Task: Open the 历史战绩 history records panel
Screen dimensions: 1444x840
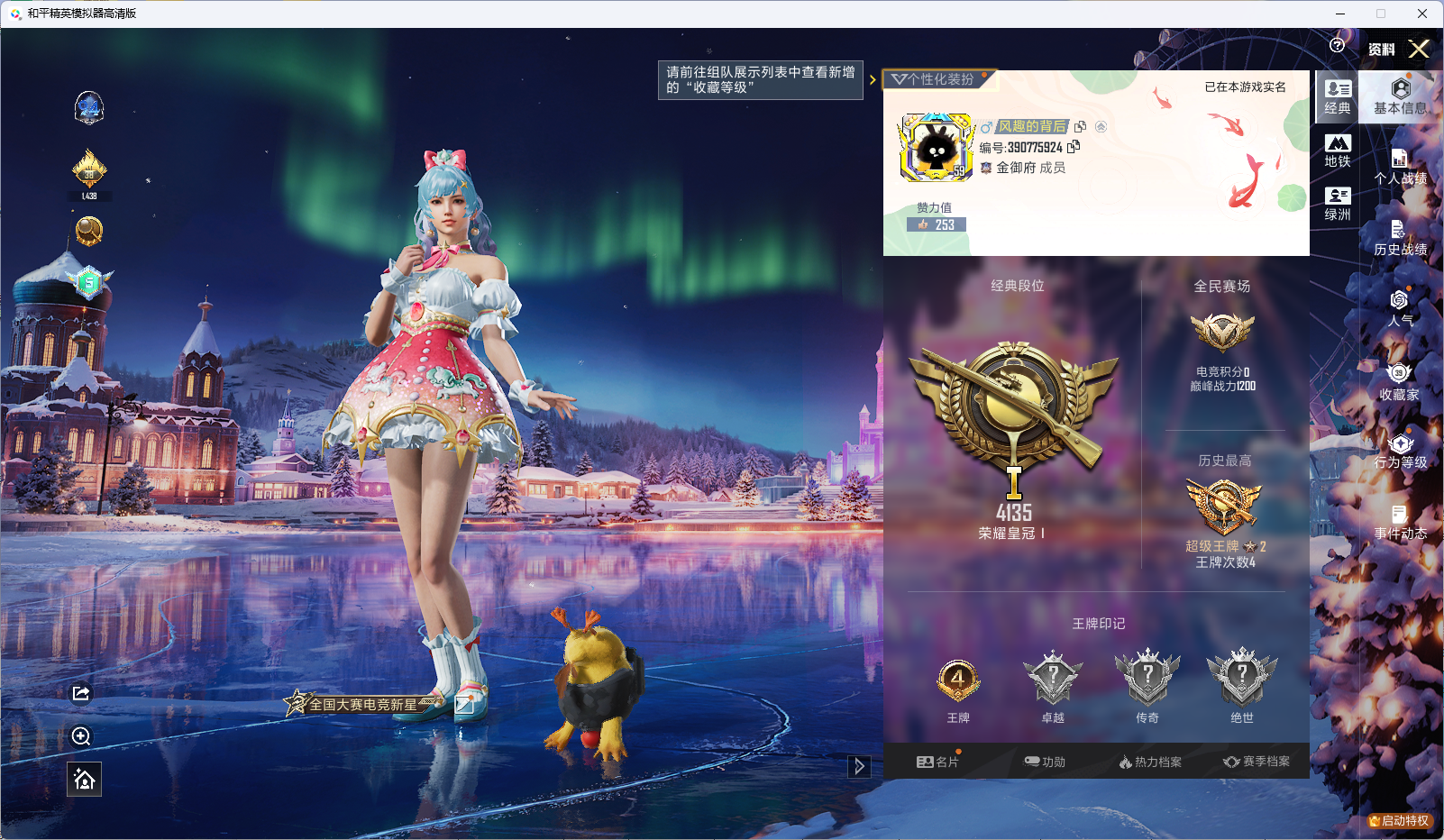Action: coord(1400,239)
